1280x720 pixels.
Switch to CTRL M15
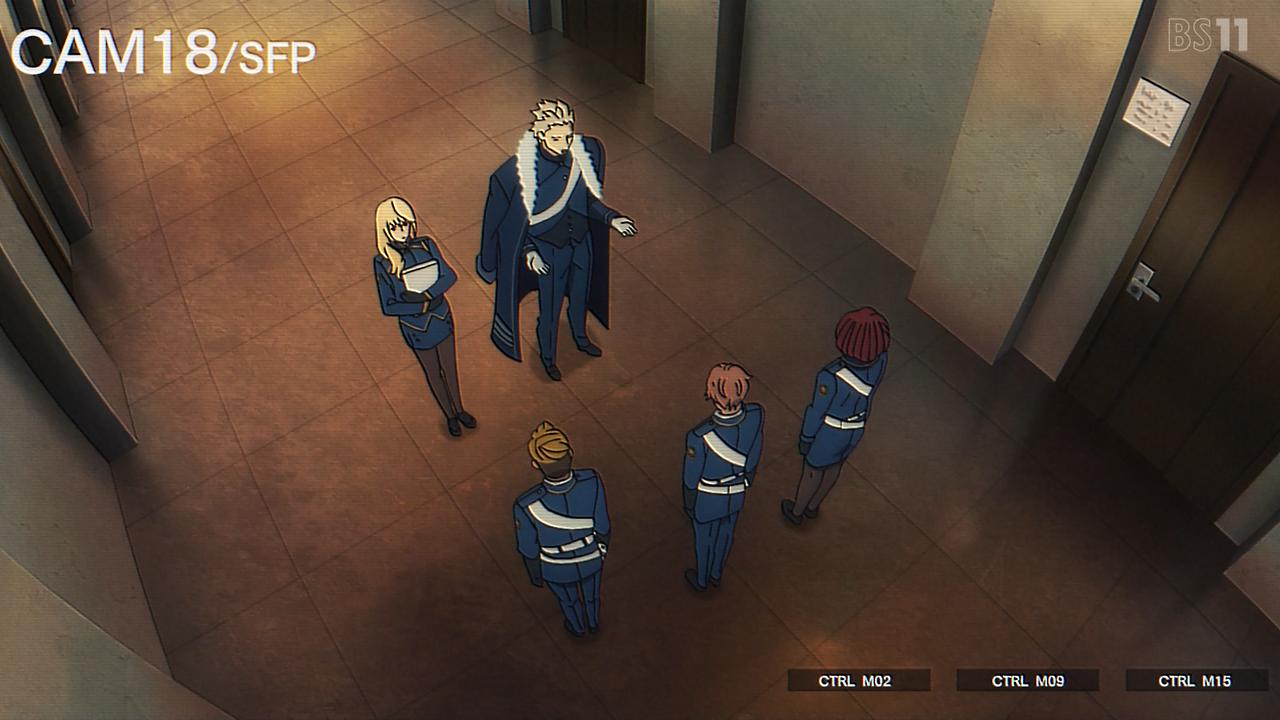coord(1195,681)
